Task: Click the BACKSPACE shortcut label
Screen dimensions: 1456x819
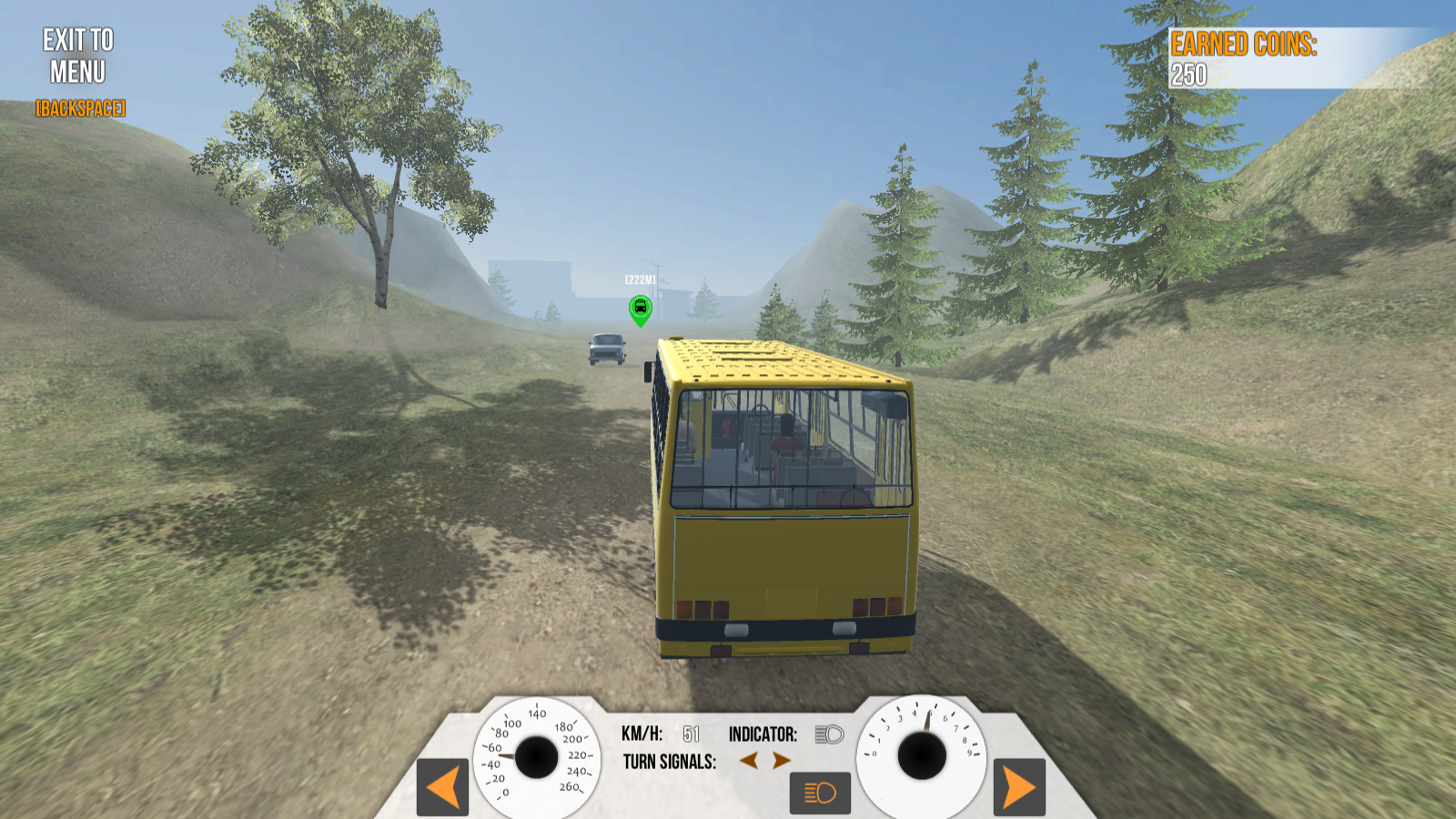Action: (78, 109)
